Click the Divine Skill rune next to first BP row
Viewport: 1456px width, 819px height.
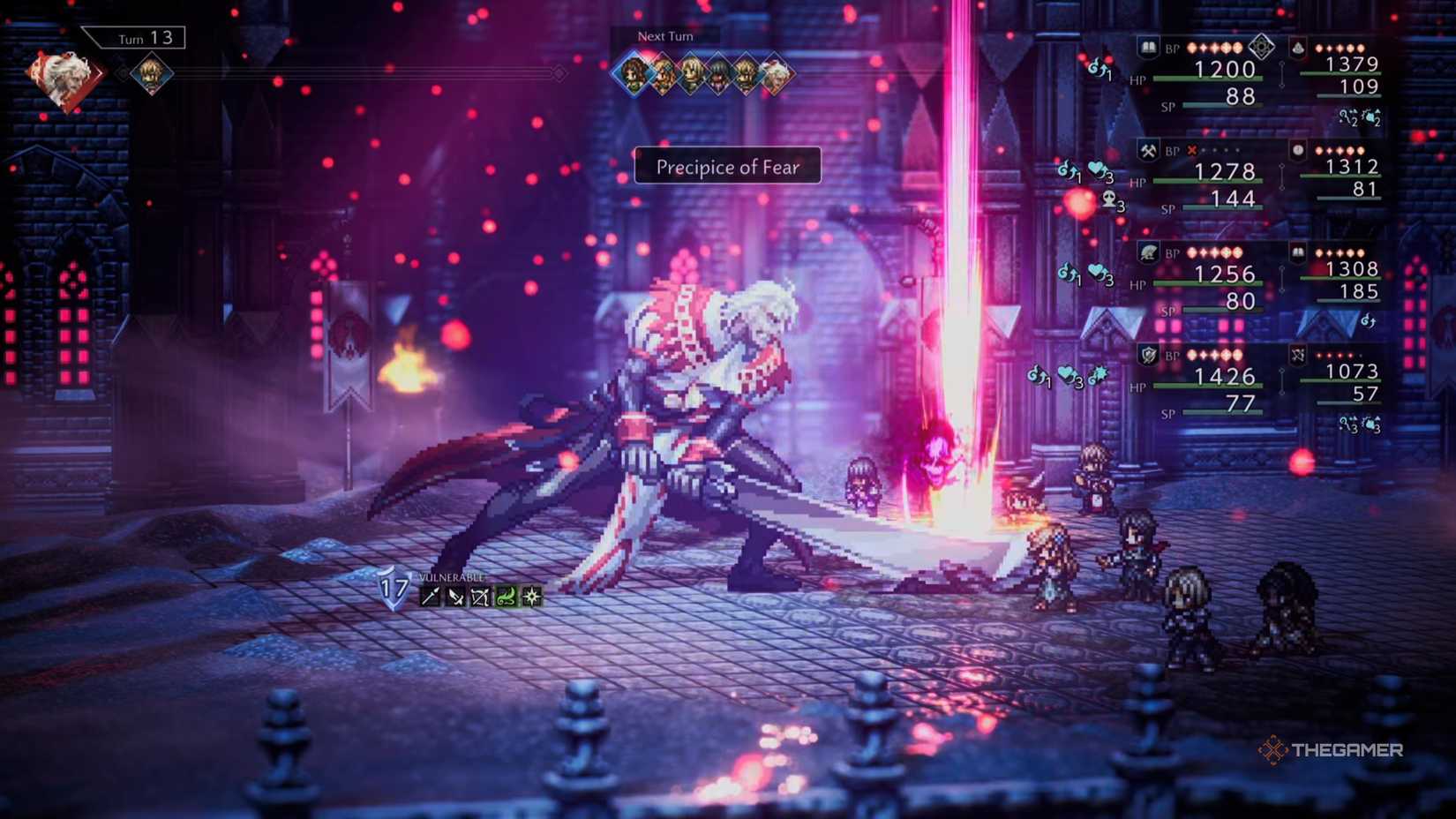[x=1263, y=48]
